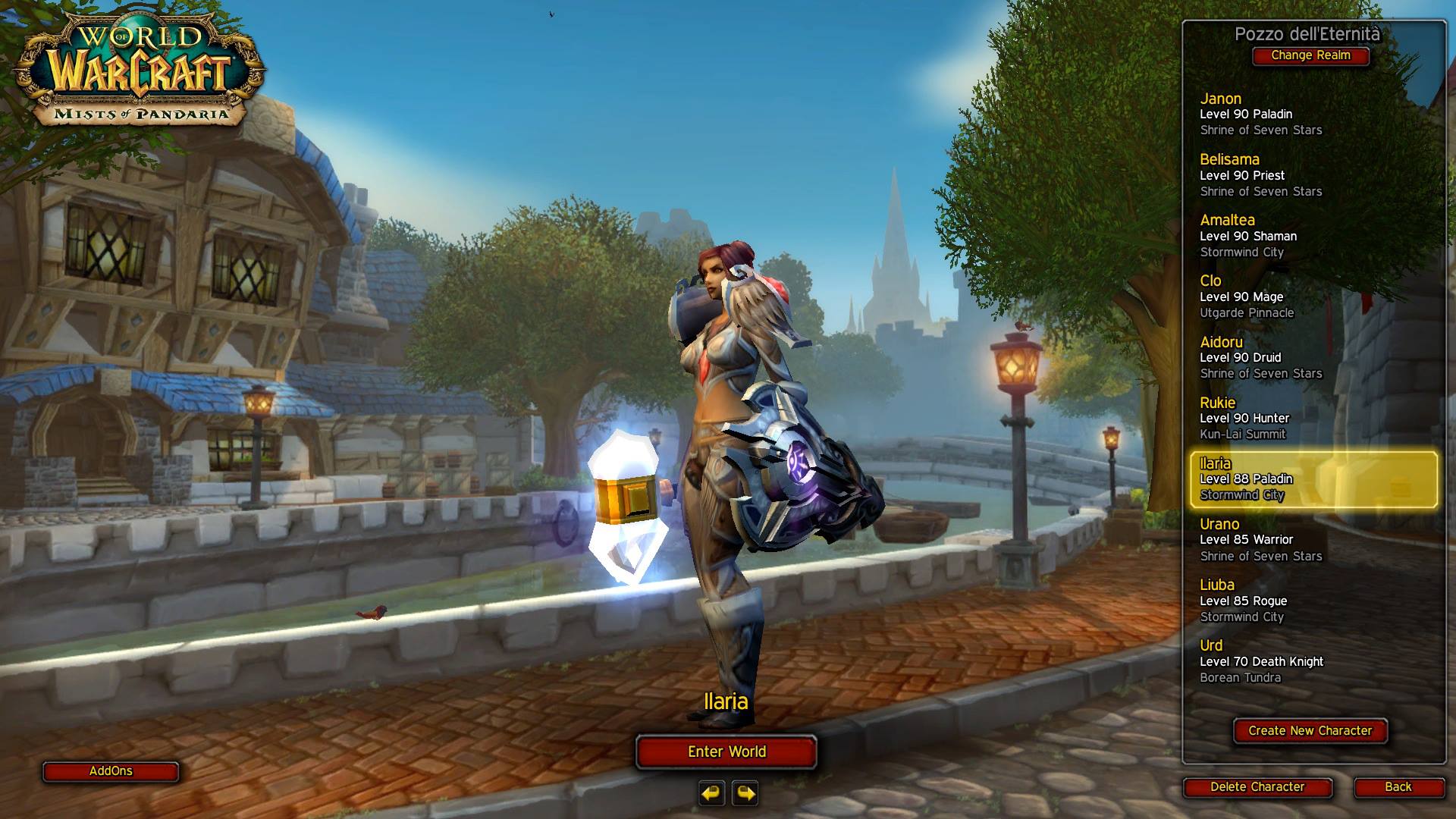Rotate character with the left arrow button
The width and height of the screenshot is (1456, 819).
pos(711,793)
